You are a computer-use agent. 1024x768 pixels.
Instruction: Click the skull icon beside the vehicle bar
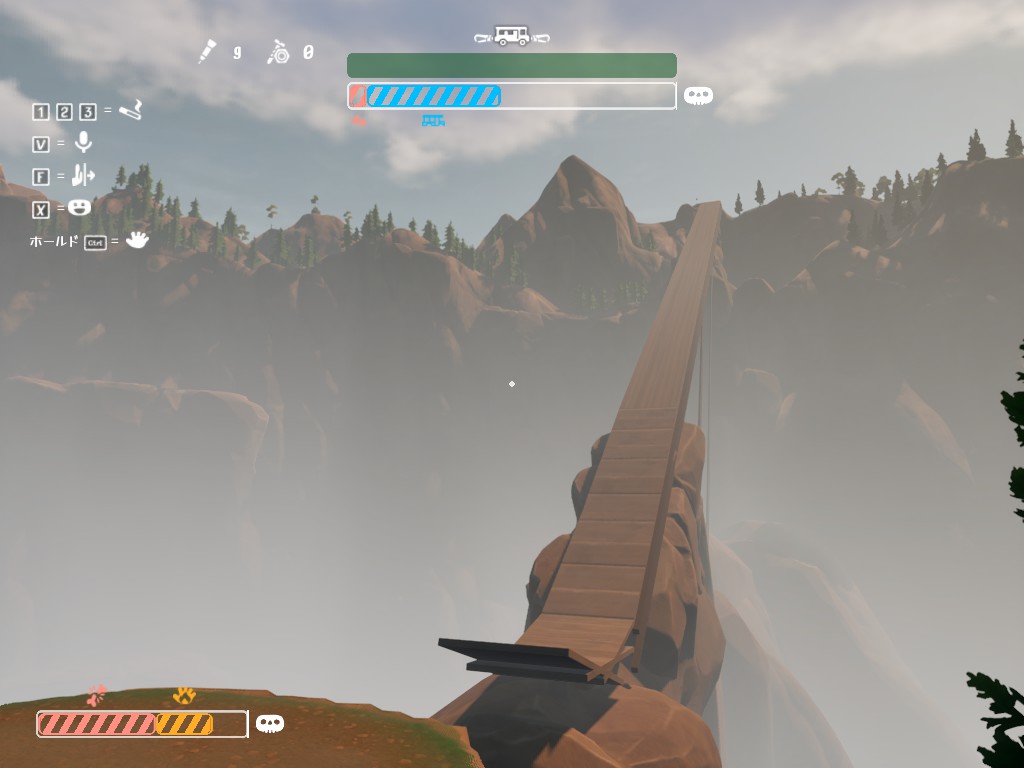(698, 96)
